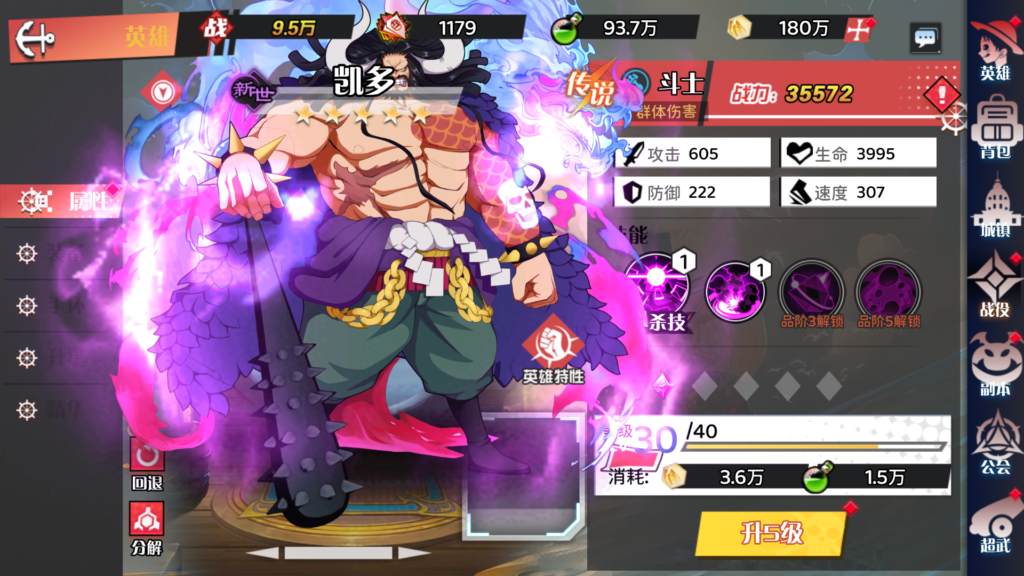Open the 副本 dungeon menu
1024x576 pixels.
[x=994, y=363]
